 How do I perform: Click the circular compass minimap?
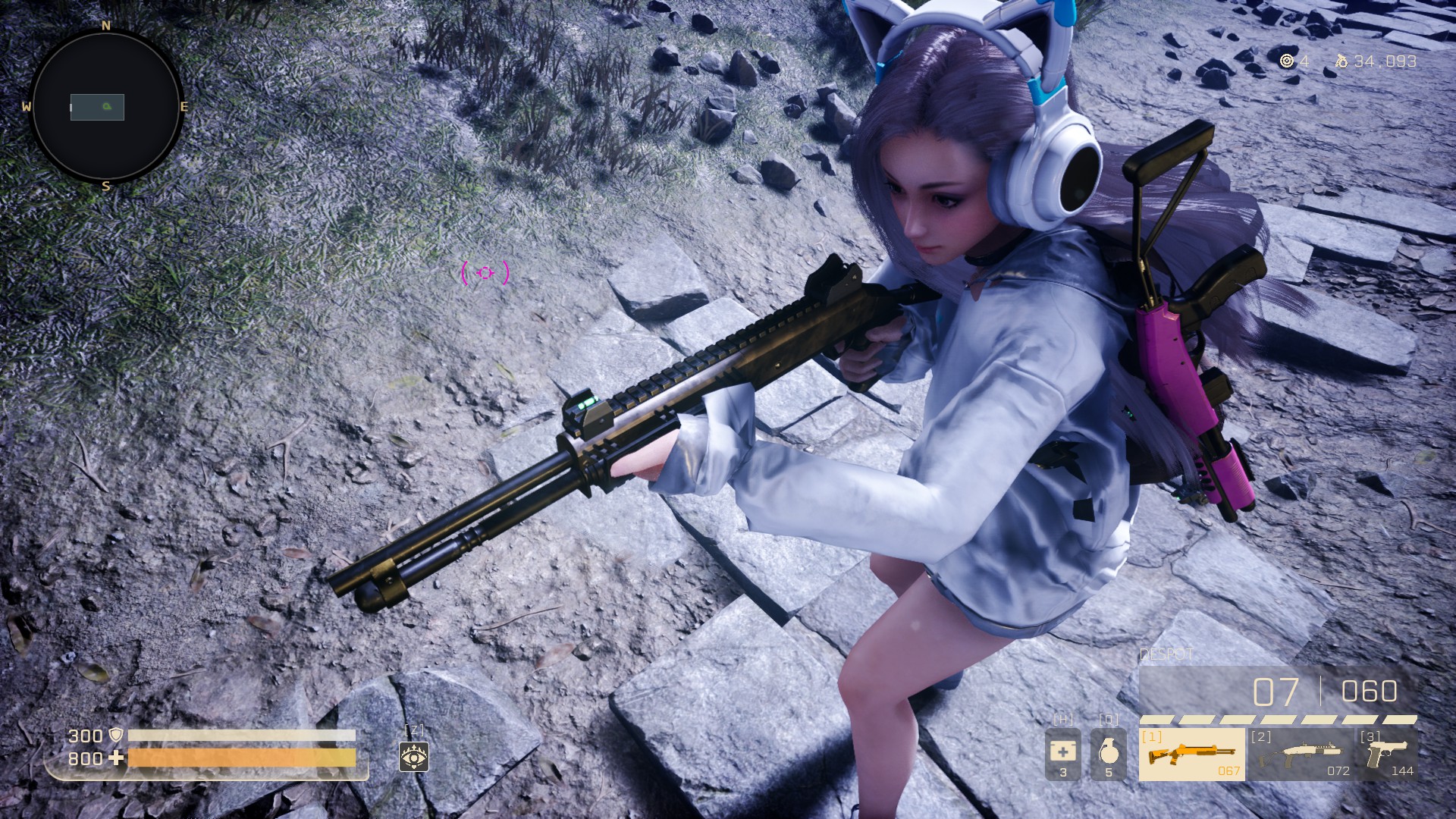106,106
